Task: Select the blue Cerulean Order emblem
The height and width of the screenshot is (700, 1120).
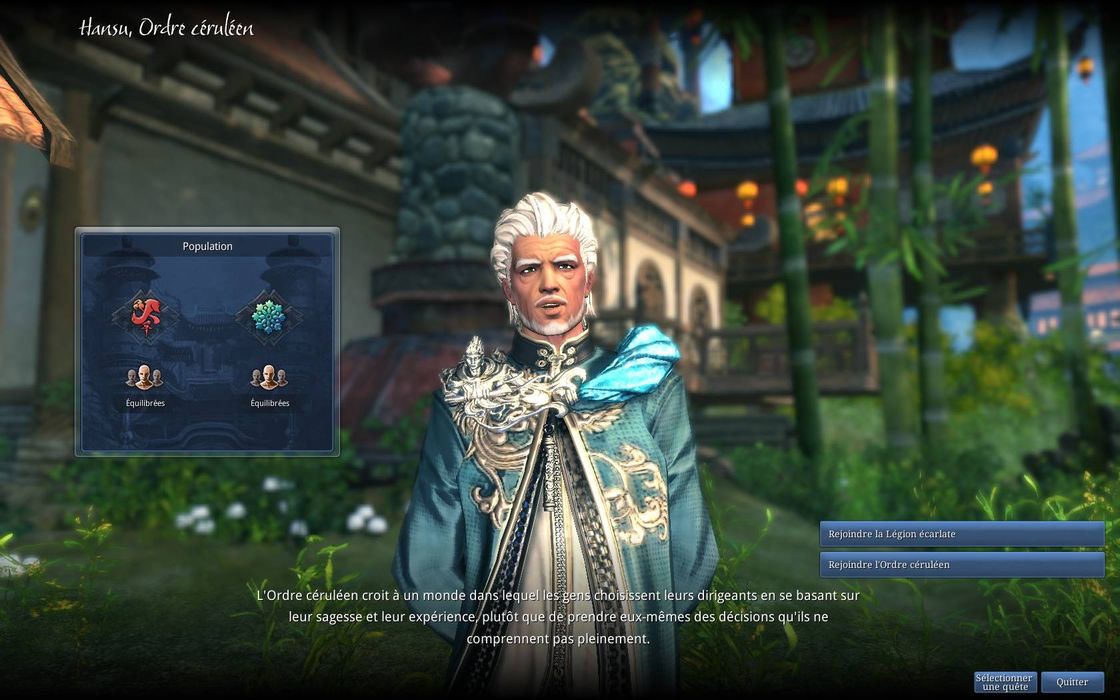Action: (x=268, y=316)
